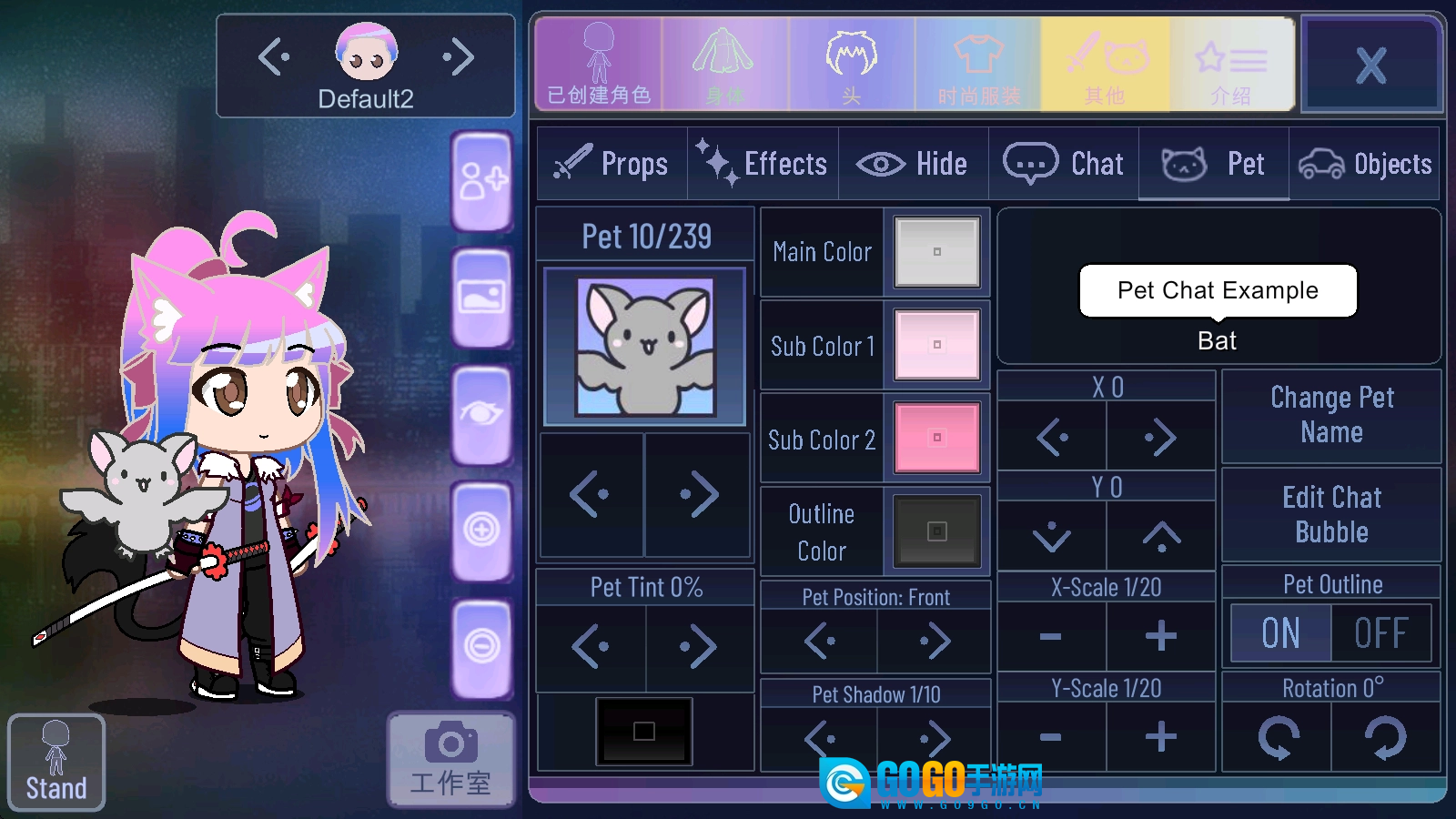Viewport: 1456px width, 819px height.
Task: Rotate the pet clockwise
Action: pos(1385,736)
